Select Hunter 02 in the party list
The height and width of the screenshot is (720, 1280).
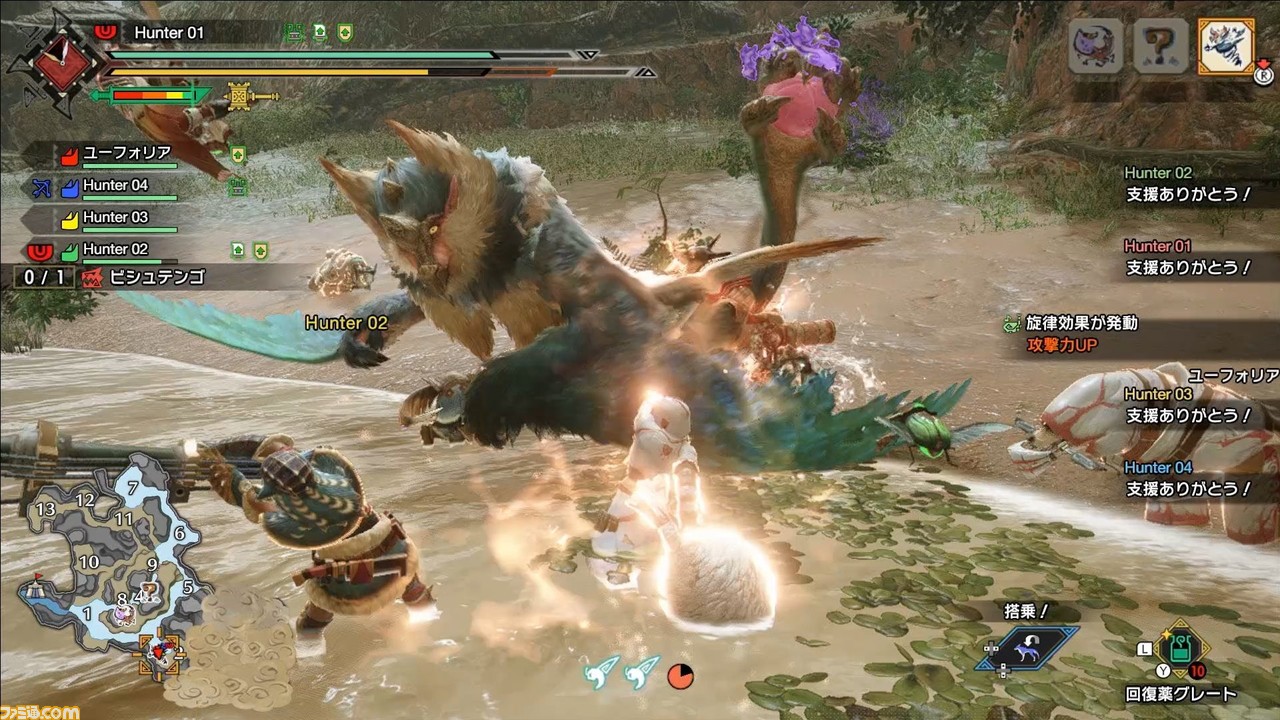[114, 249]
